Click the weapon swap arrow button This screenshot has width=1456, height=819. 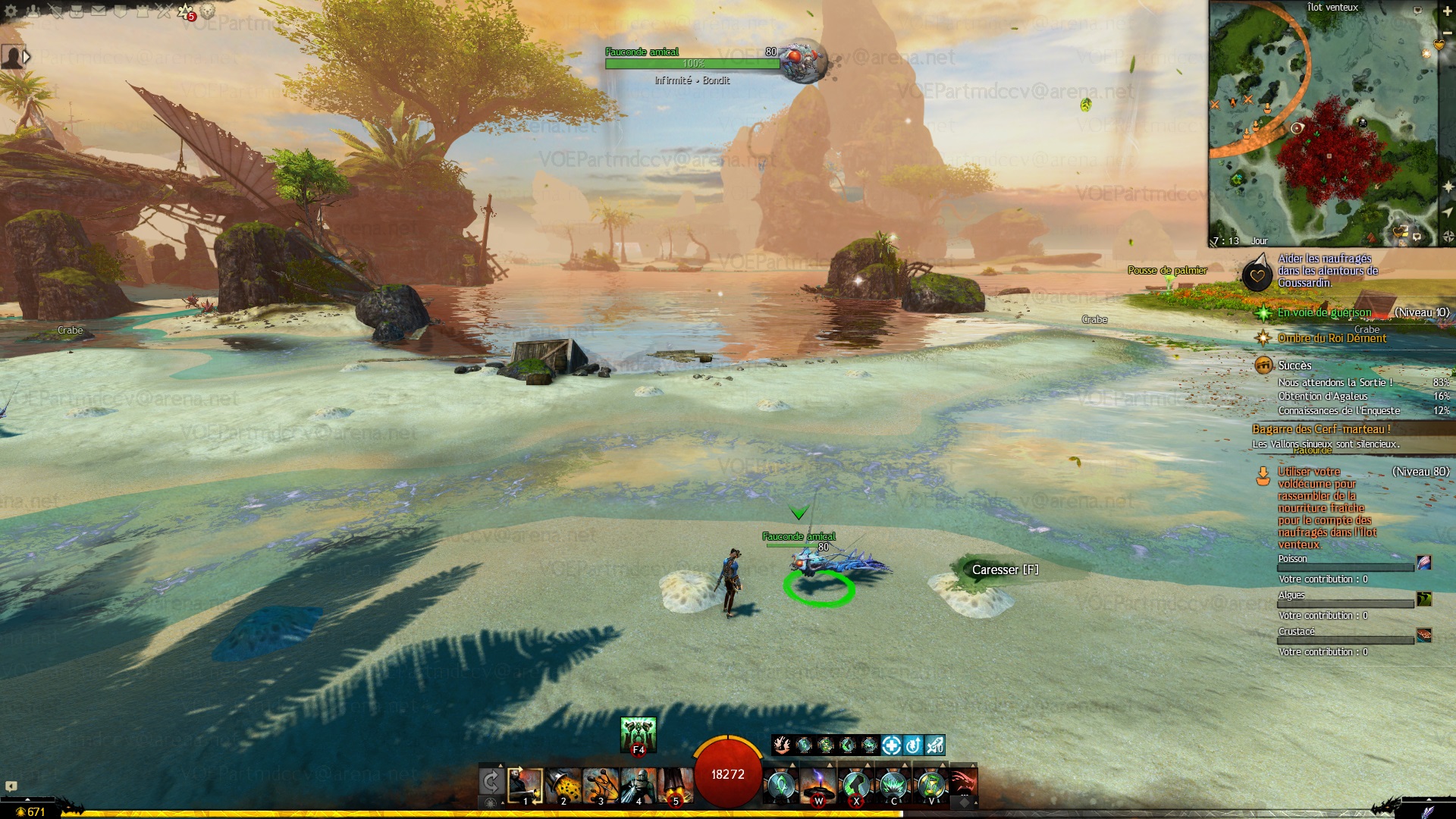click(x=491, y=781)
